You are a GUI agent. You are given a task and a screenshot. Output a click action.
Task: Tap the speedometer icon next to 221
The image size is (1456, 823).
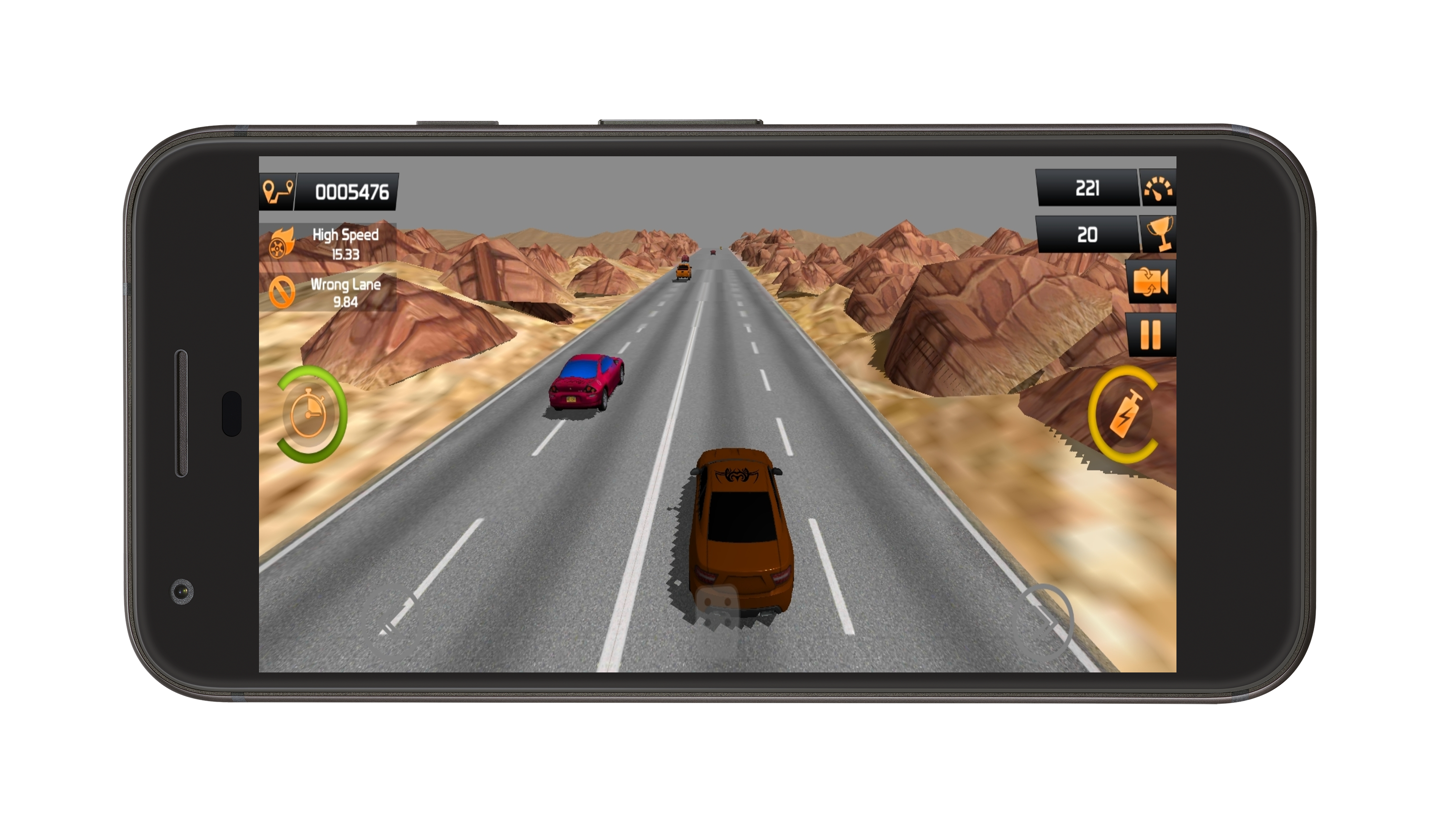click(x=1160, y=188)
